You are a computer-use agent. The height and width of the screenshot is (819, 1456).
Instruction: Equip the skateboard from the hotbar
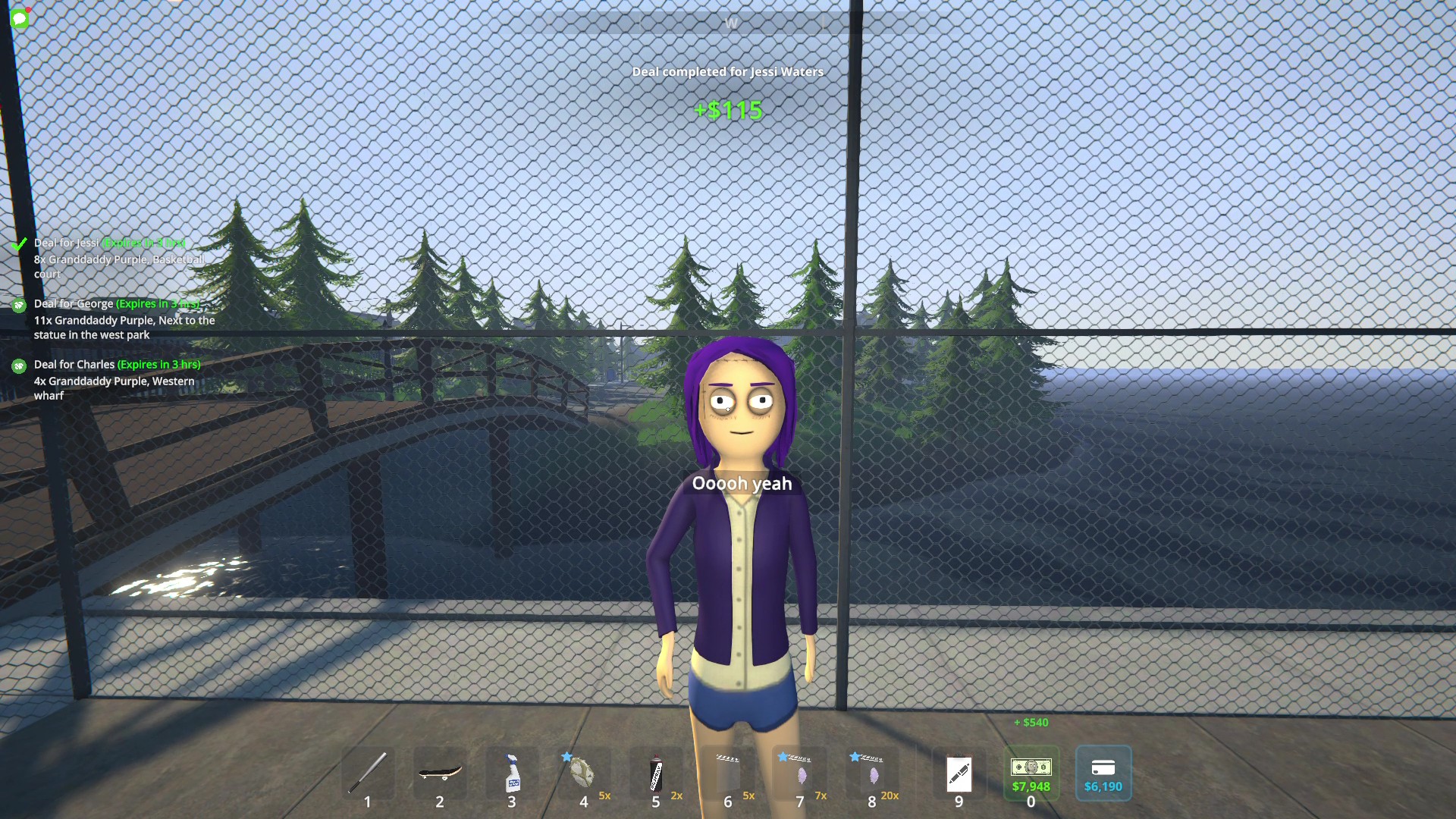pos(440,773)
